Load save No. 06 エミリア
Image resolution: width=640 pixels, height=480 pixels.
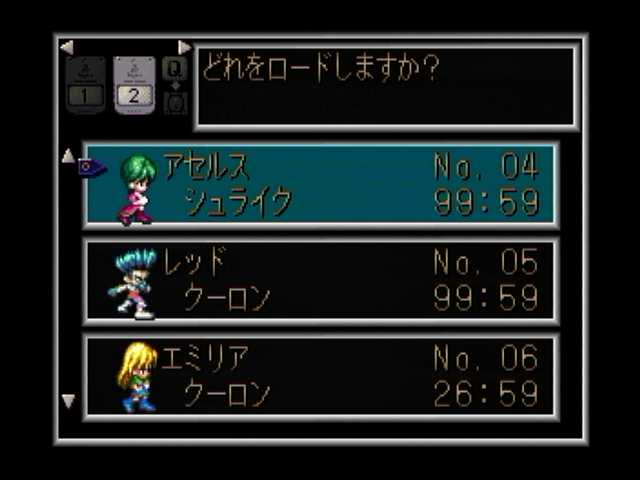pos(321,376)
